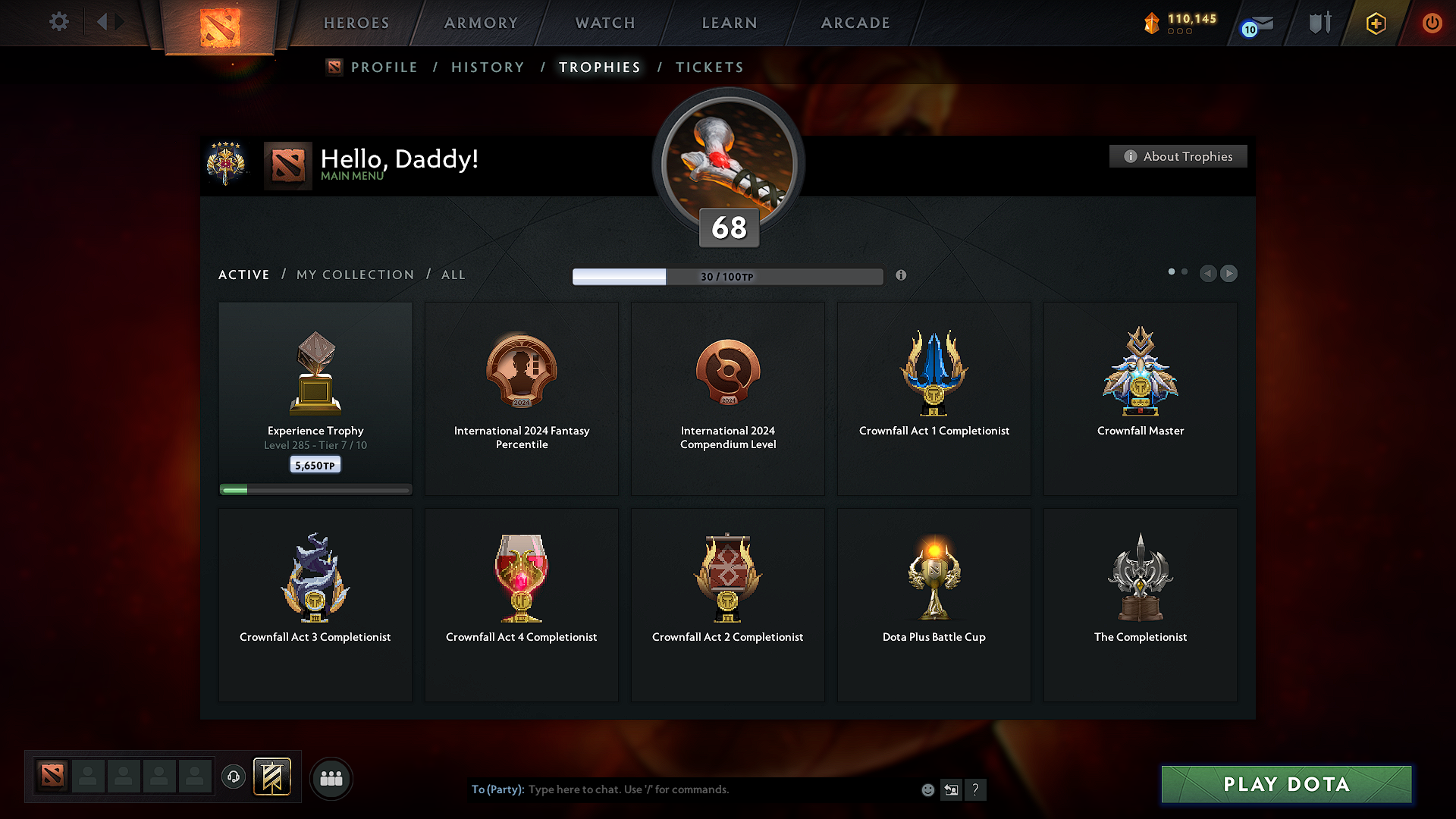
Task: Advance trophies with the right pagination arrow
Action: 1228,274
